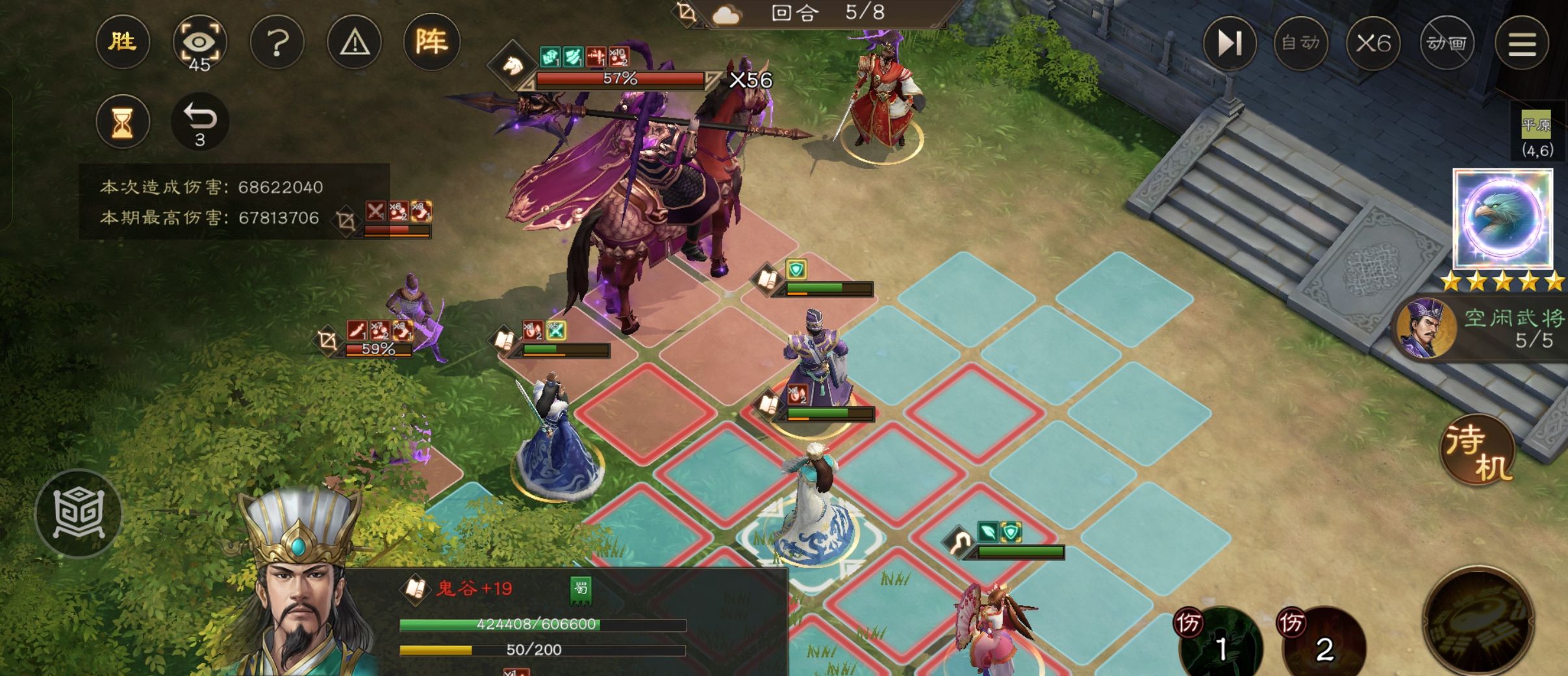Open the cube maze icon button
Image resolution: width=1568 pixels, height=676 pixels.
click(79, 513)
